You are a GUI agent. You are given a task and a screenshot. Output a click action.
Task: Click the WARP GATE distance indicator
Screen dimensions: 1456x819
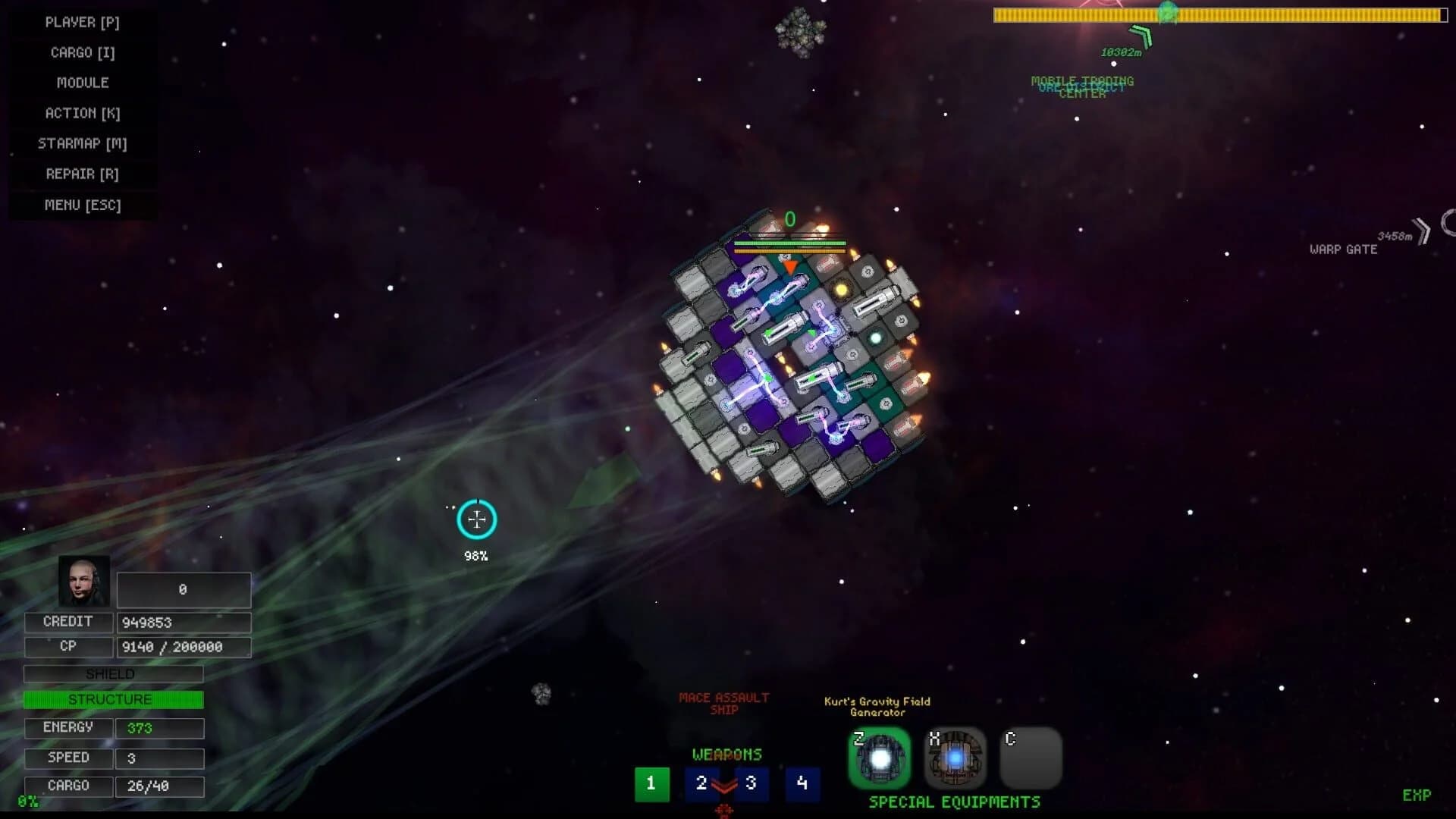click(1395, 237)
